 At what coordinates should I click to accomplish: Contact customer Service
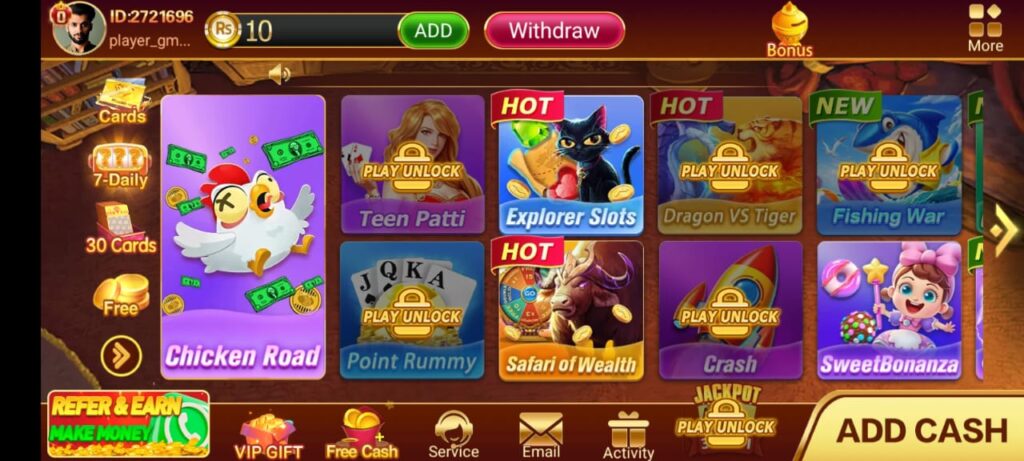(454, 434)
